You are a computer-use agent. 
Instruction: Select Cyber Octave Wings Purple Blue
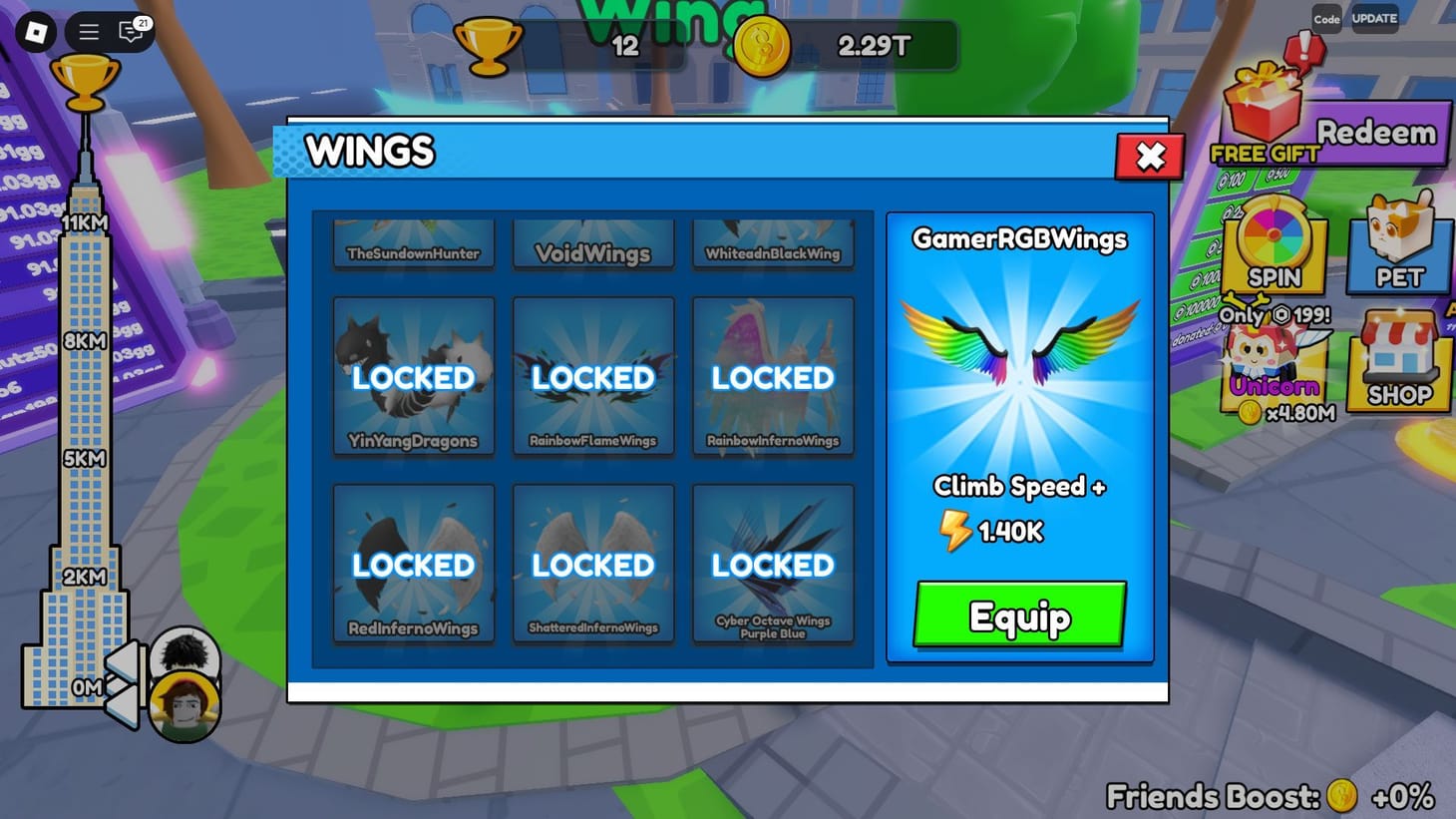point(772,564)
